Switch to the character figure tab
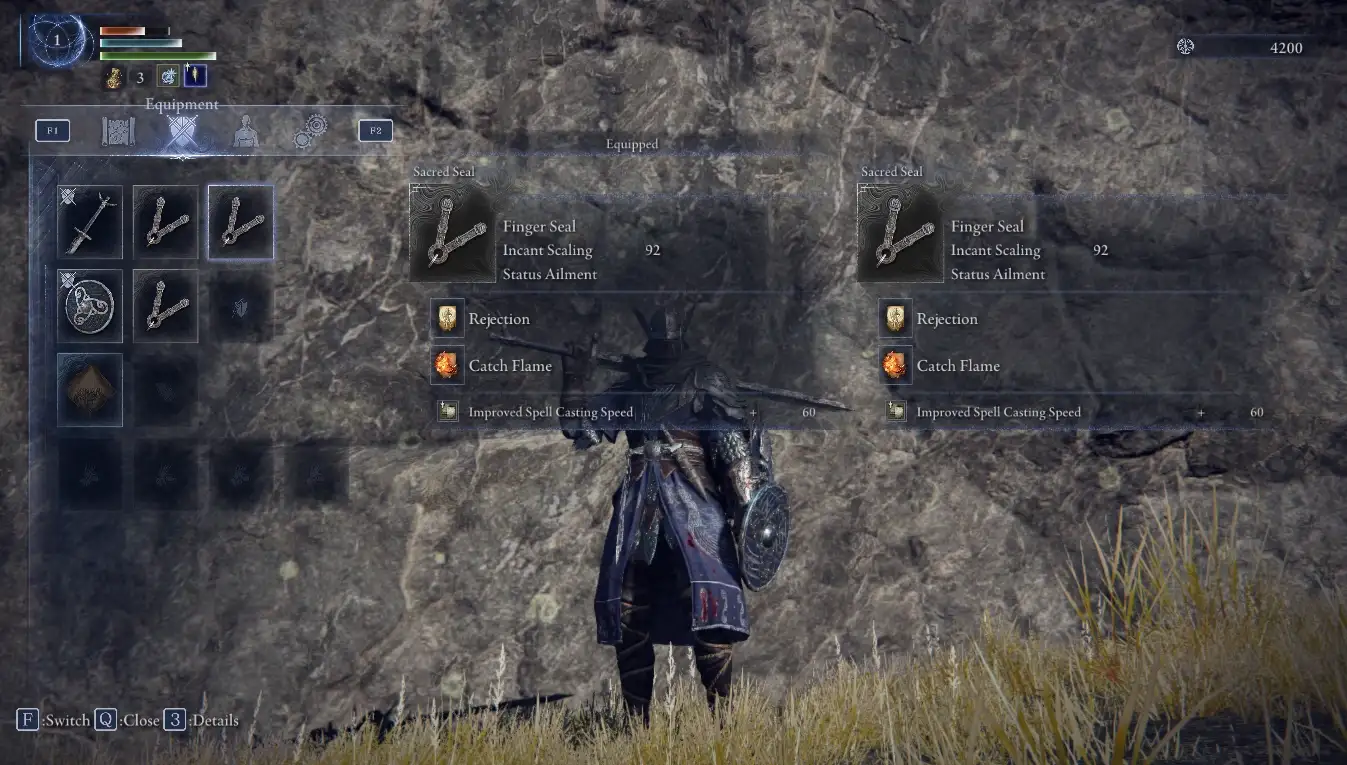This screenshot has height=765, width=1347. (245, 131)
